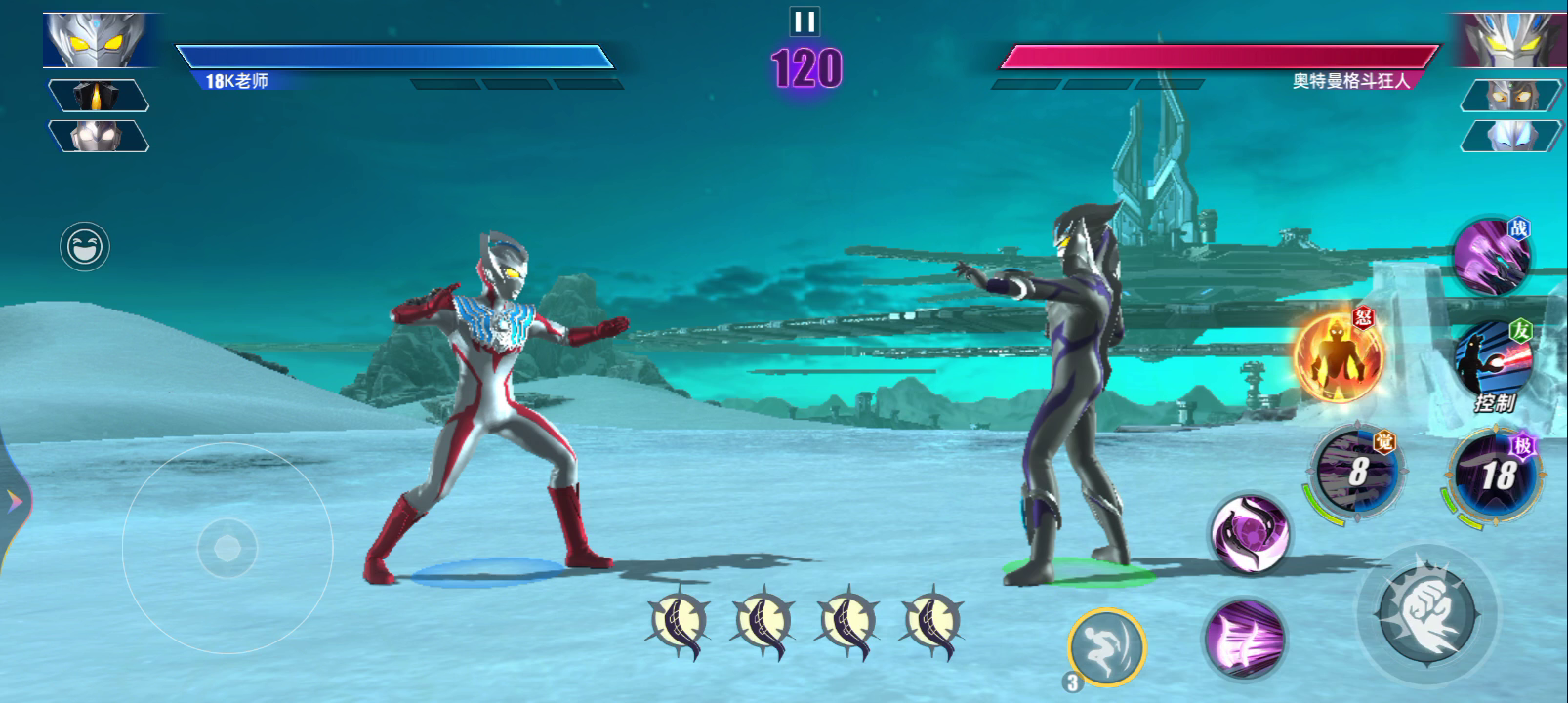Pause the battle
The image size is (1568, 703).
805,21
